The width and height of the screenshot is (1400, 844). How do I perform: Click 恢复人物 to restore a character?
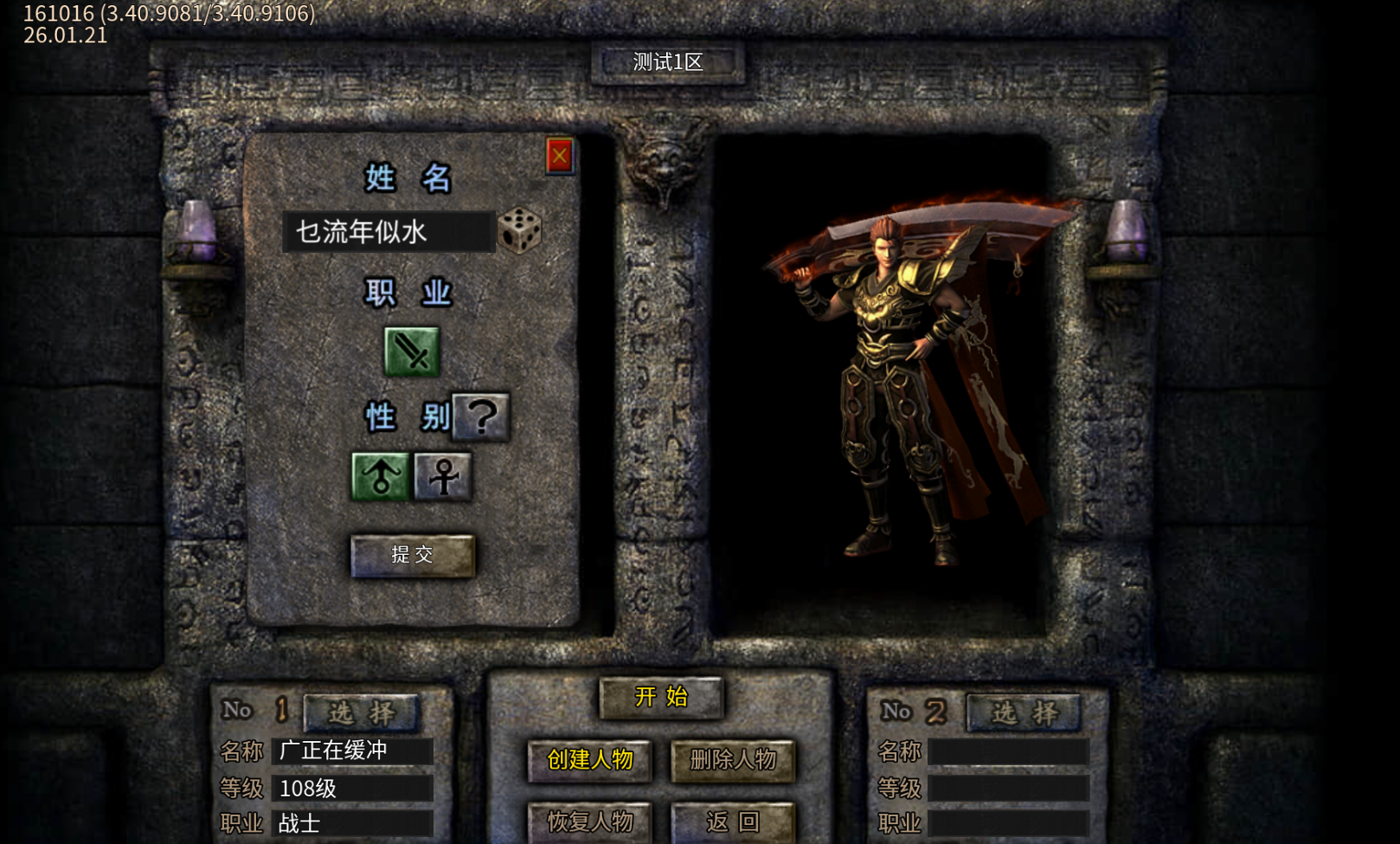coord(590,821)
